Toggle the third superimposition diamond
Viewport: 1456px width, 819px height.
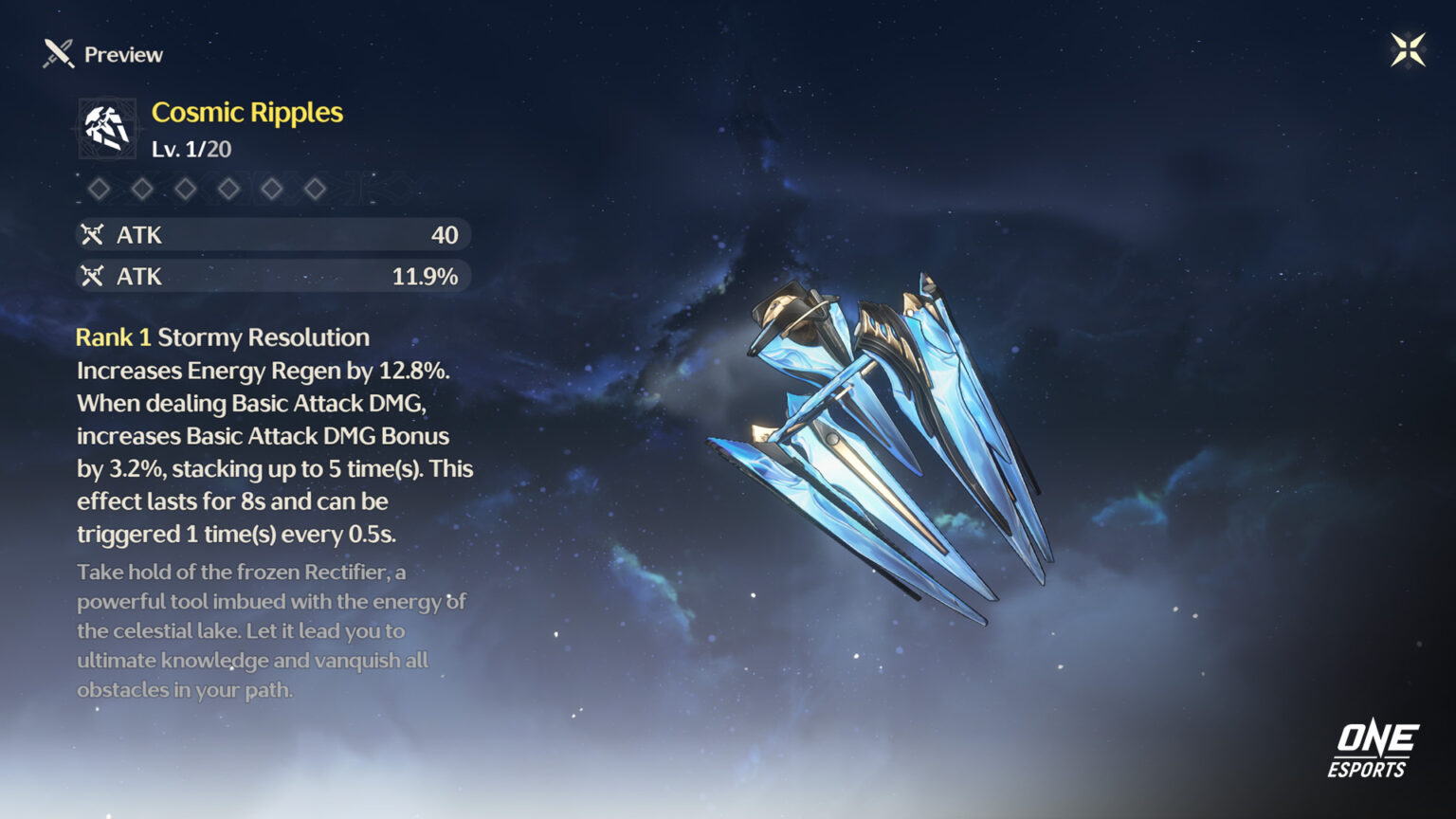[x=186, y=188]
